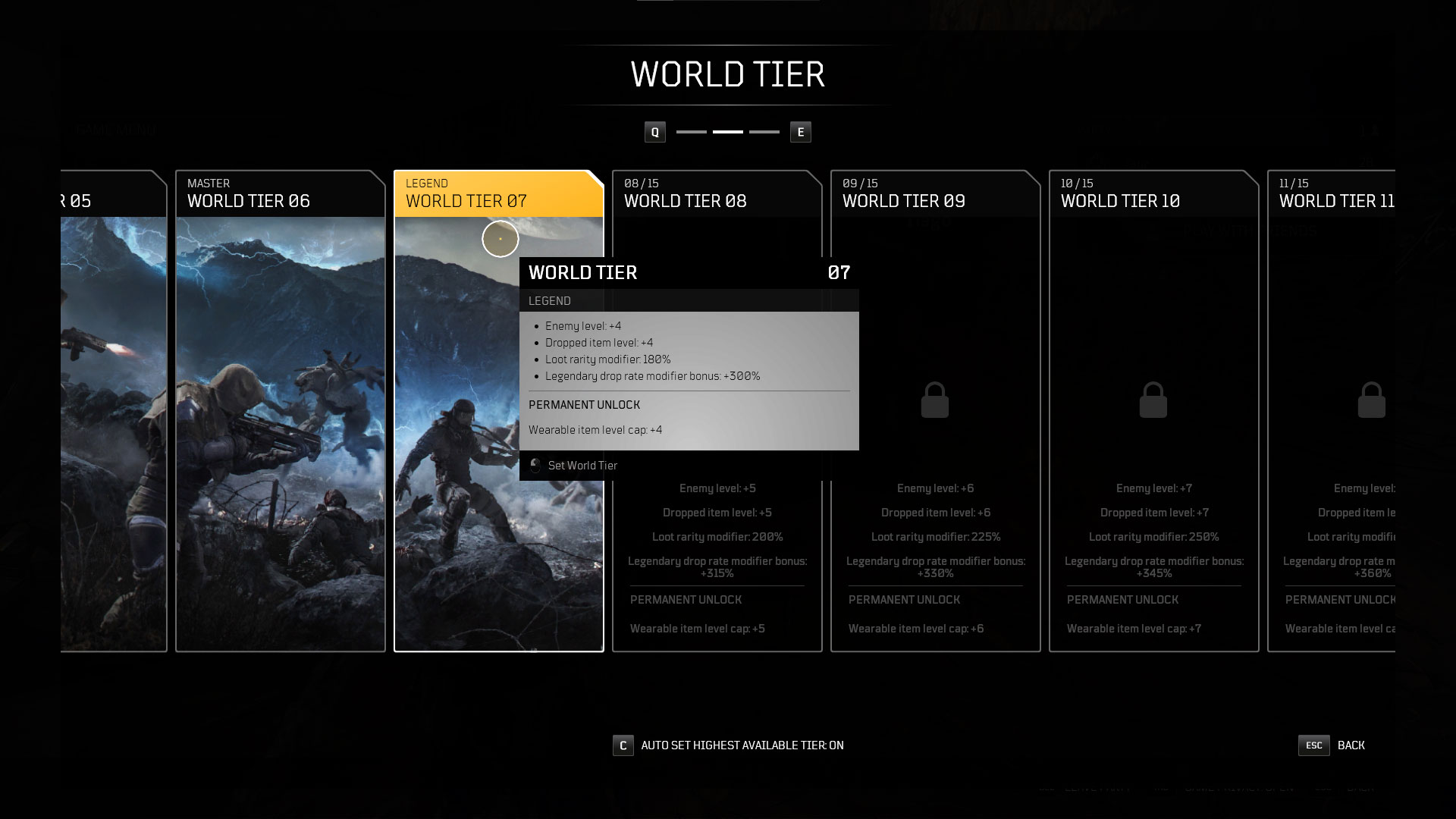Activate the Set World Tier action
Image resolution: width=1456 pixels, height=819 pixels.
(x=582, y=465)
